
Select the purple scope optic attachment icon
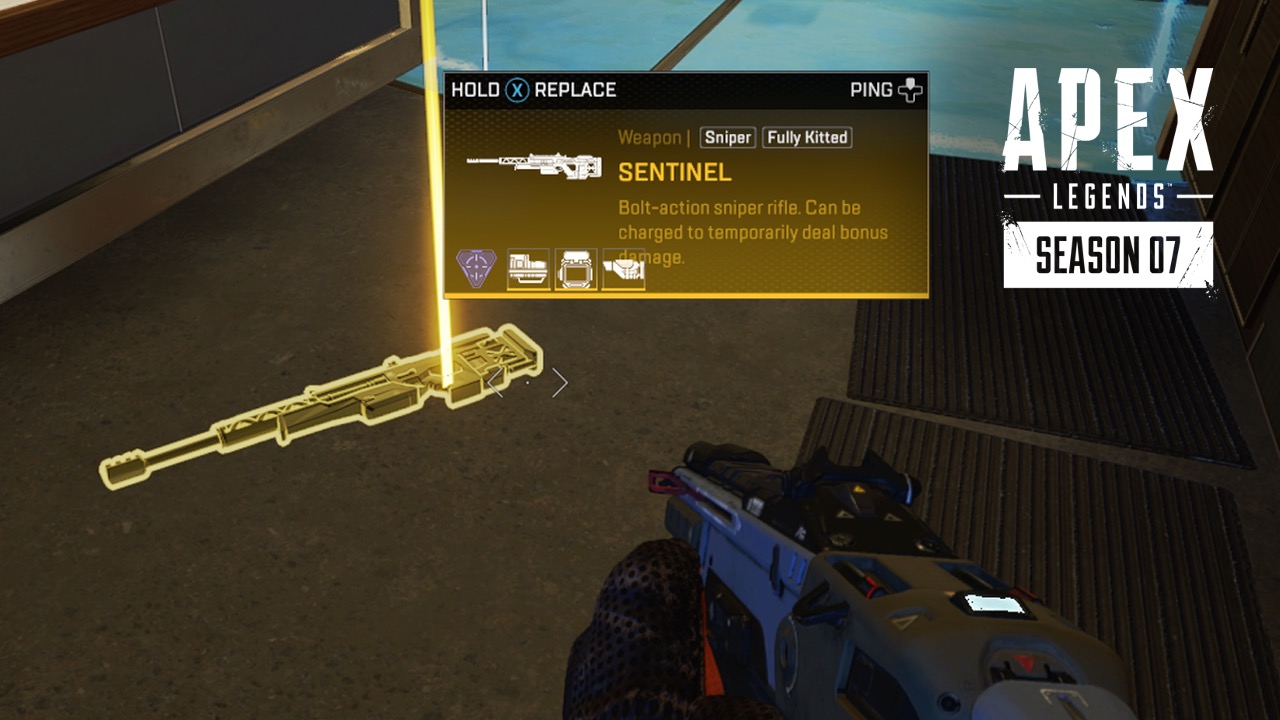(478, 265)
